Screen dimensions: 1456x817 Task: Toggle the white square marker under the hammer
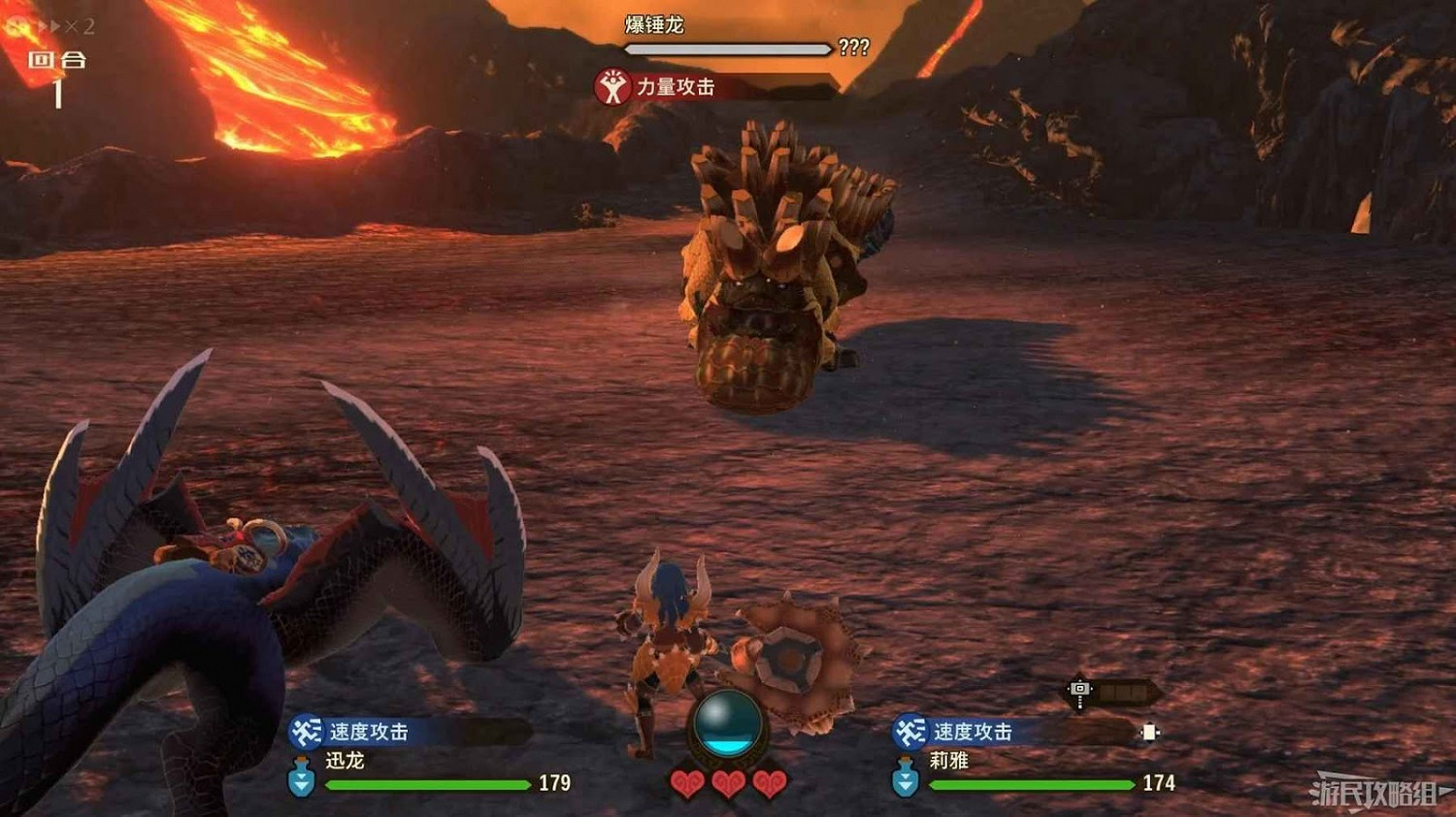pyautogui.click(x=1149, y=733)
